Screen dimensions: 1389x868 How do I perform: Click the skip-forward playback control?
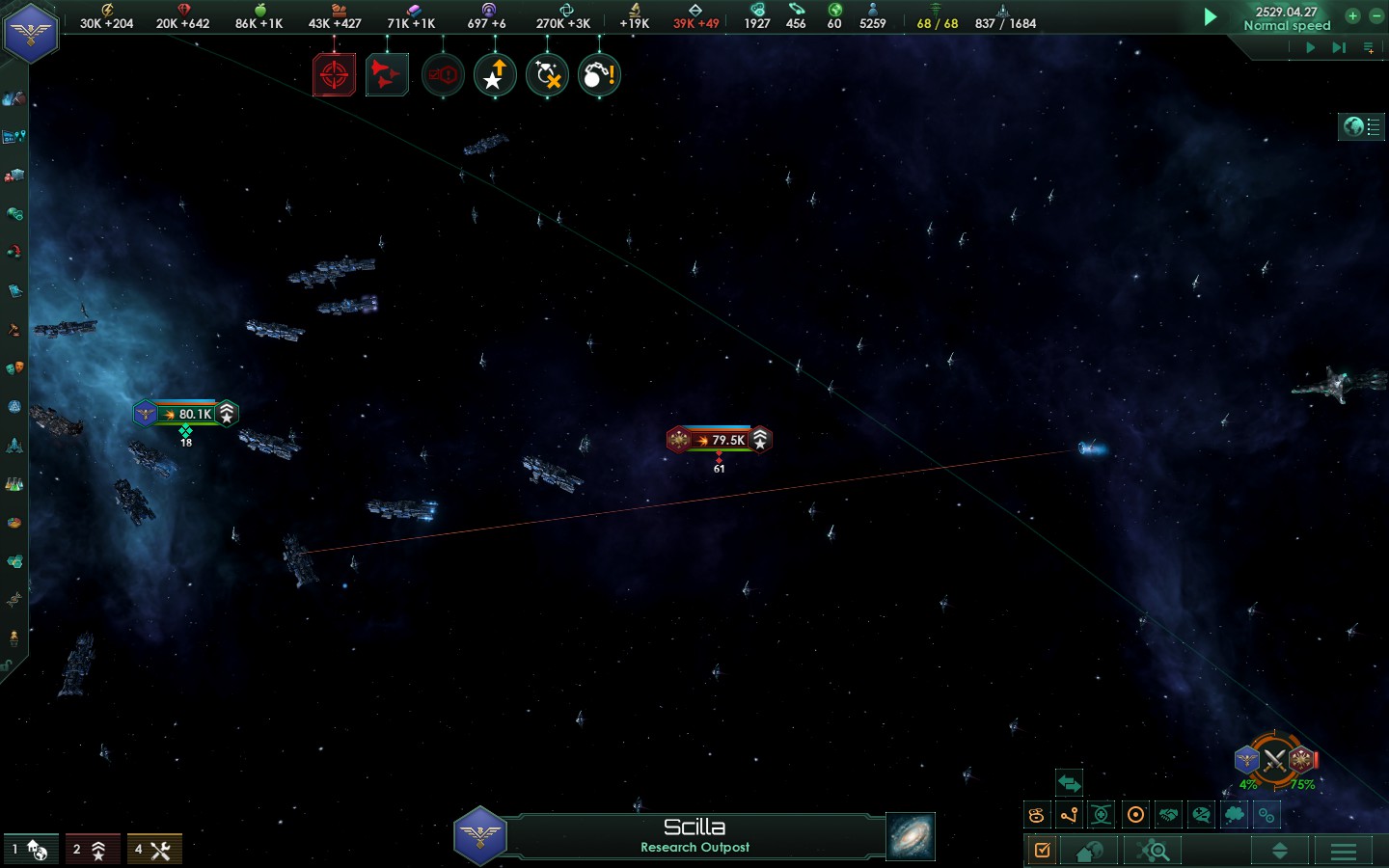(1339, 47)
